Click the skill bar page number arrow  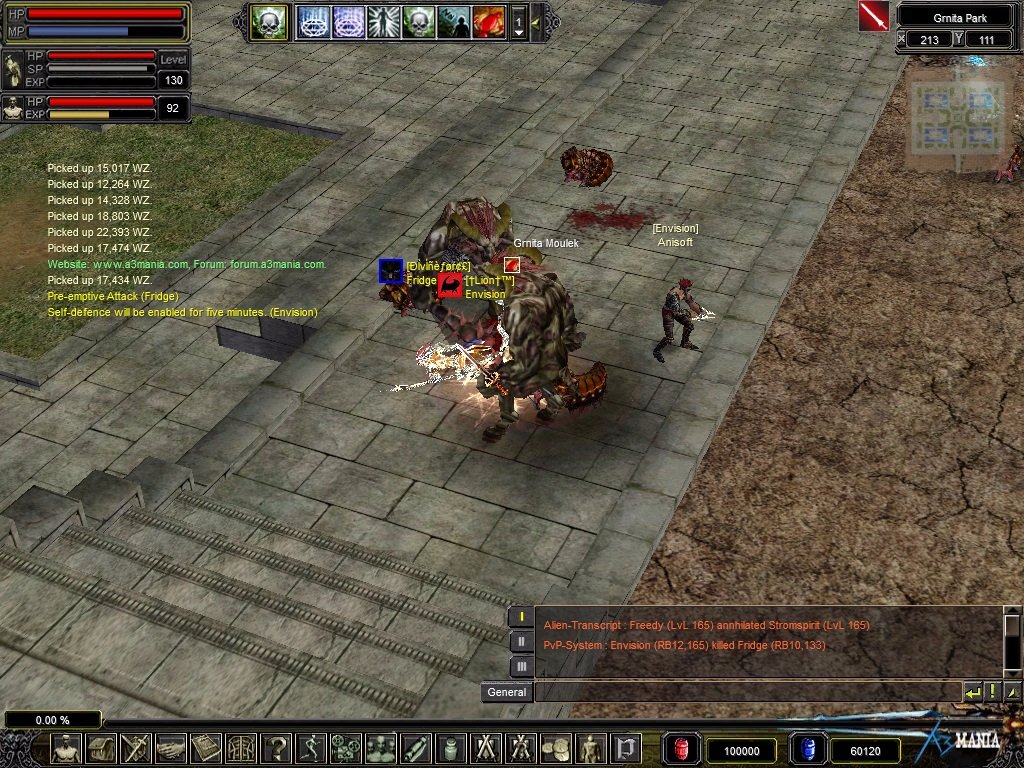(x=518, y=22)
